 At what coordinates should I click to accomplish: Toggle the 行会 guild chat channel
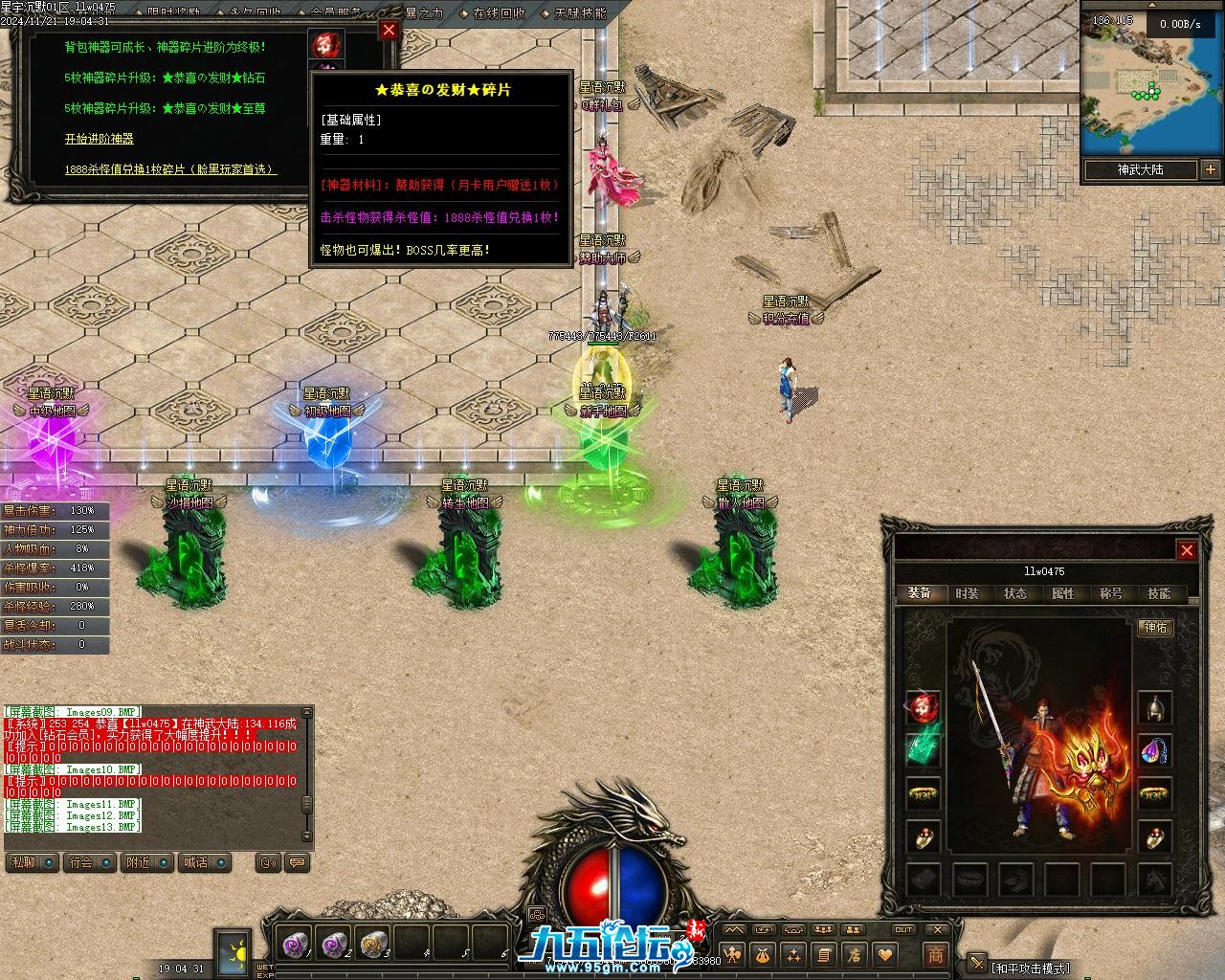90,862
